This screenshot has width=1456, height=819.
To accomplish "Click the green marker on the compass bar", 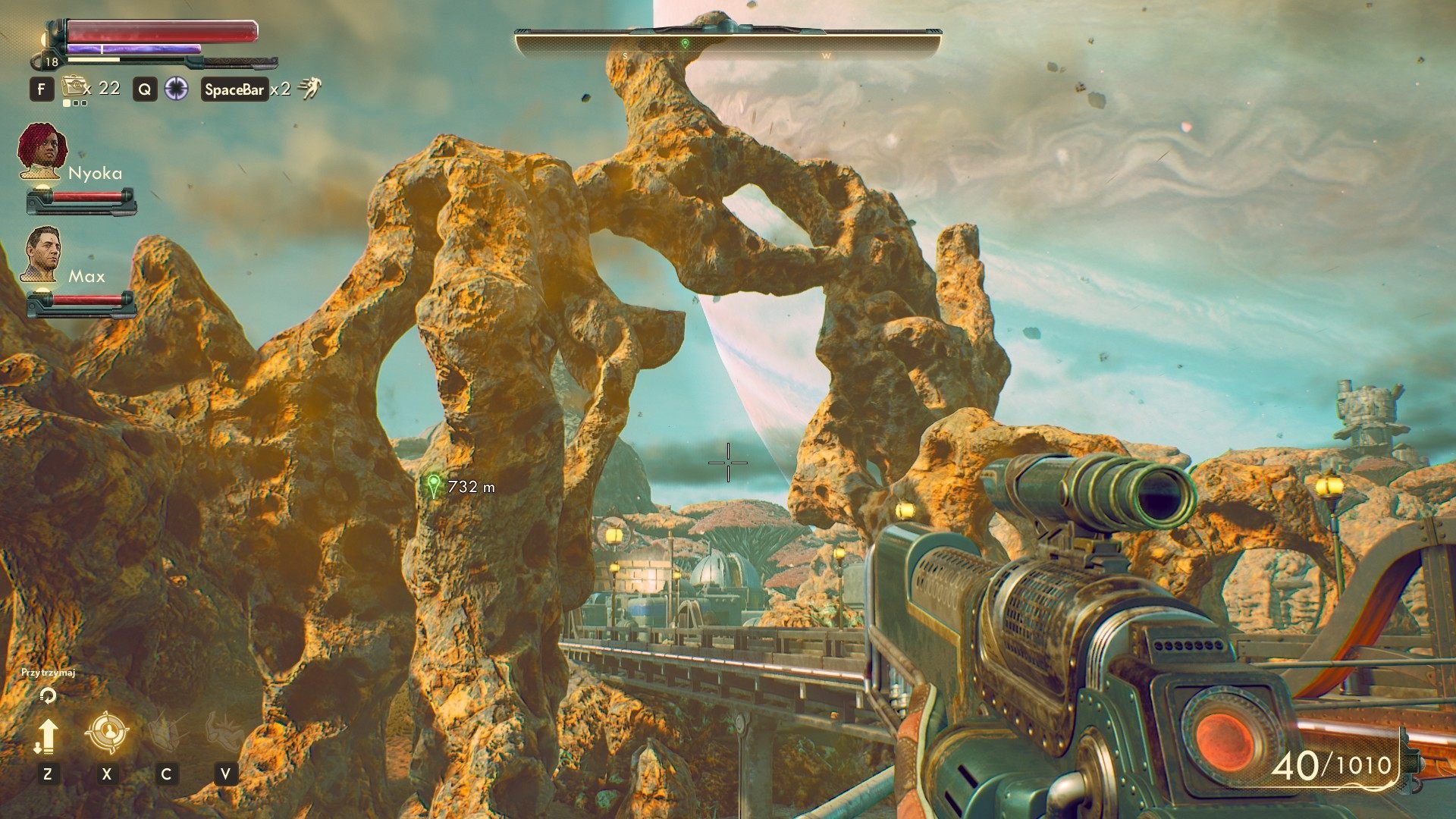I will [x=687, y=43].
